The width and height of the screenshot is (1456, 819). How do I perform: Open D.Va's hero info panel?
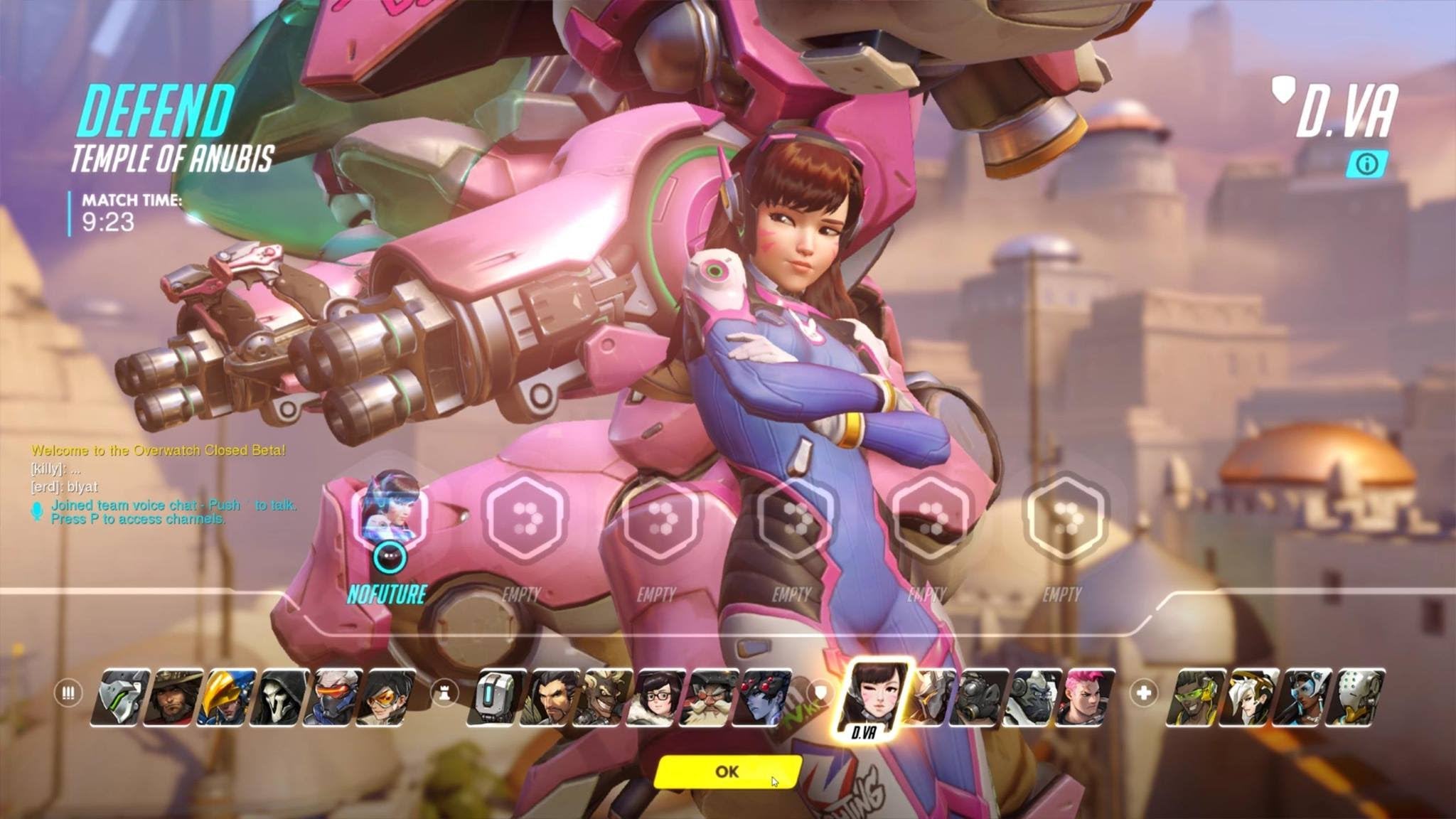click(x=1366, y=164)
